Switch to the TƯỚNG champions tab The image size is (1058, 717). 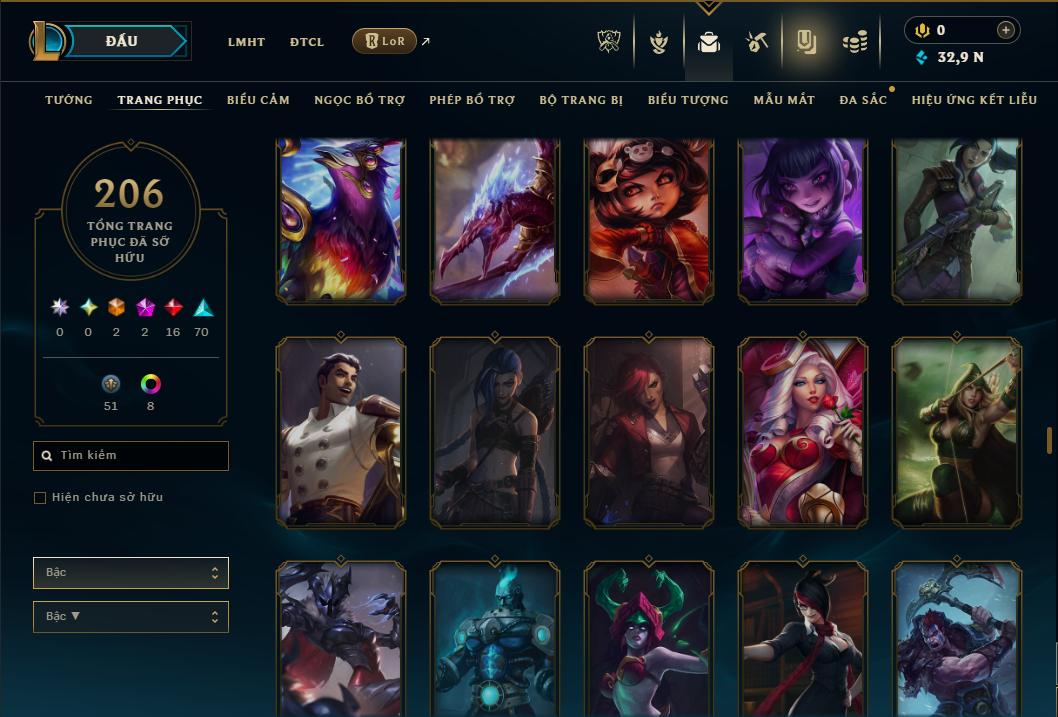pyautogui.click(x=69, y=100)
